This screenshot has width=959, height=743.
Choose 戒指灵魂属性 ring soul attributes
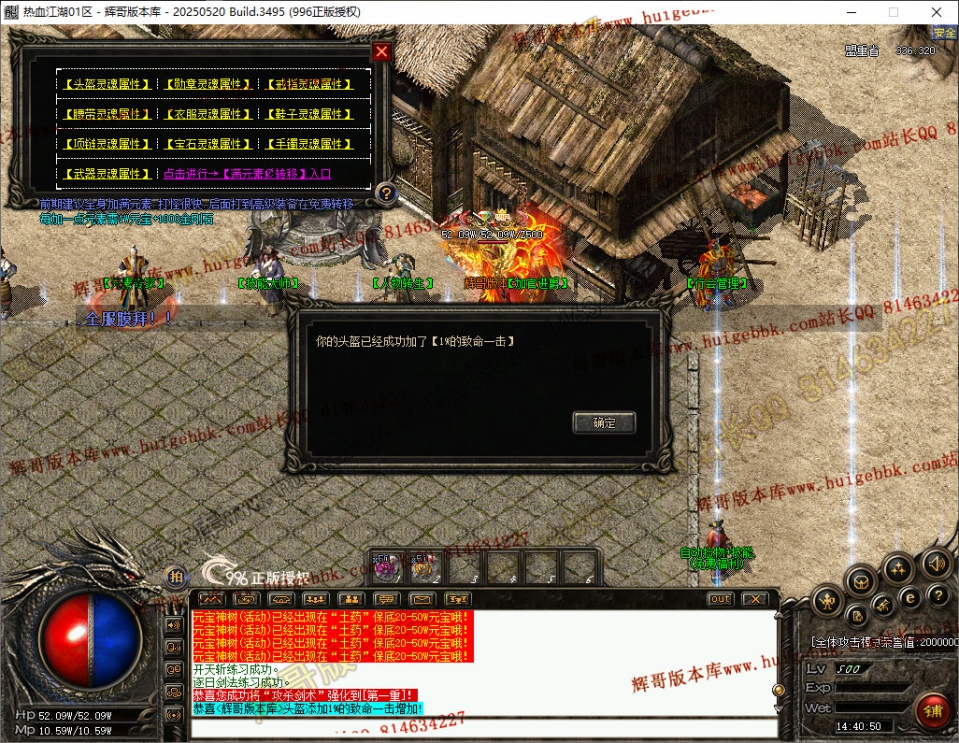(309, 85)
